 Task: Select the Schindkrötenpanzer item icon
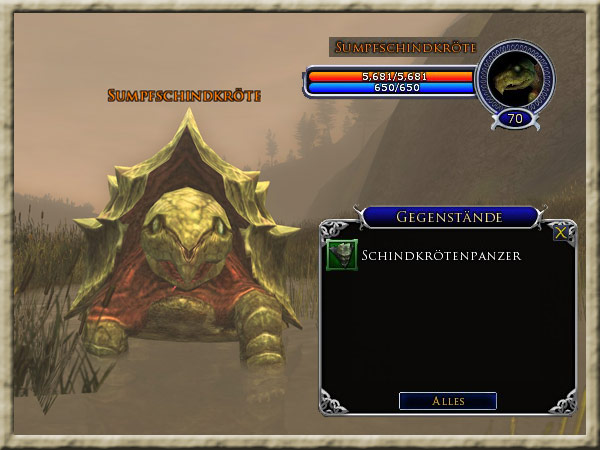342,256
